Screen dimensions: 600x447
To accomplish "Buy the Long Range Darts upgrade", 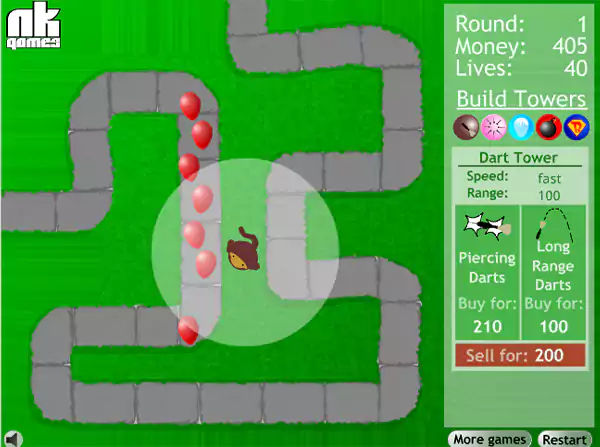I will pos(553,272).
